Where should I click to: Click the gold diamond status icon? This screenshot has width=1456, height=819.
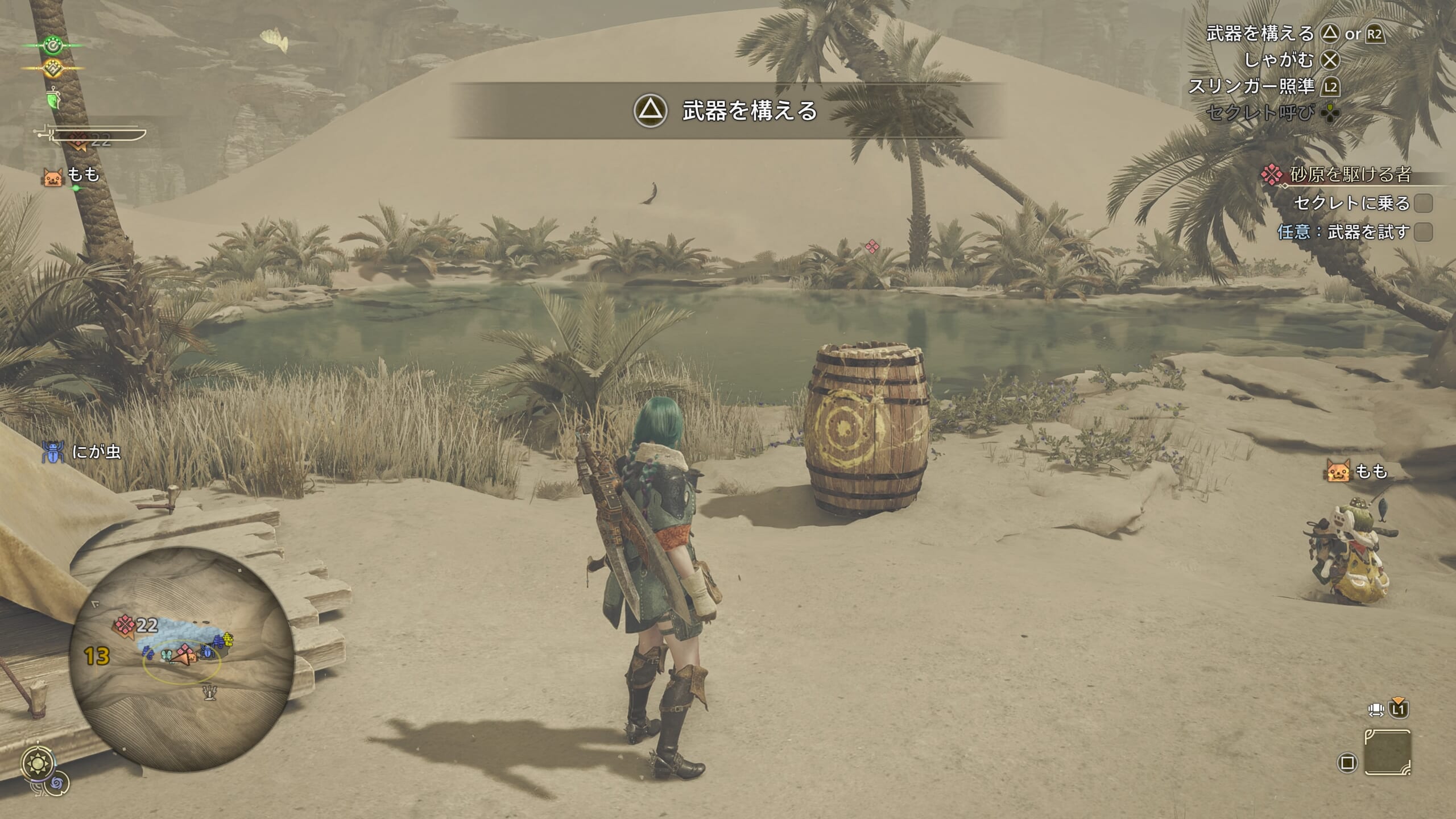click(53, 69)
